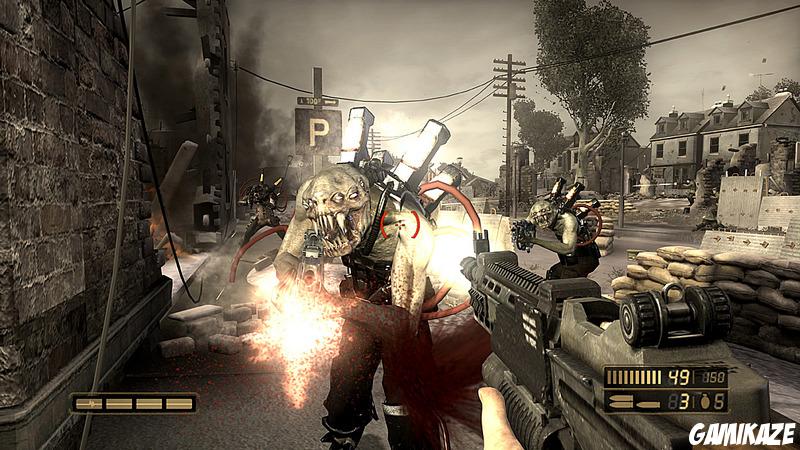Click the secondary-fire launcher rounds icon
800x450 pixels.
[634, 403]
